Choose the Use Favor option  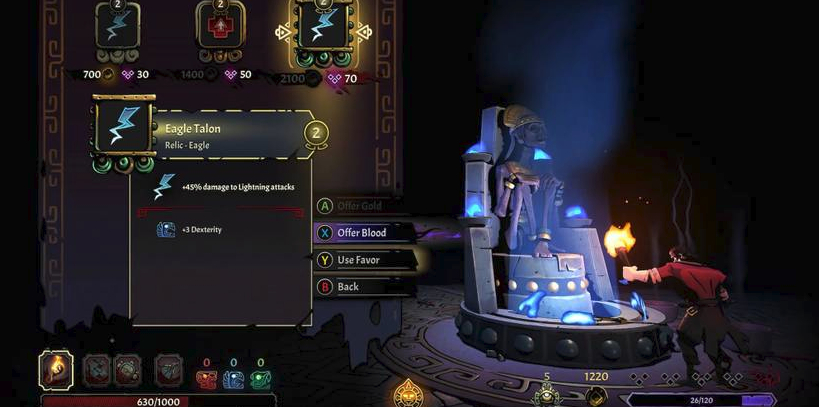click(358, 260)
